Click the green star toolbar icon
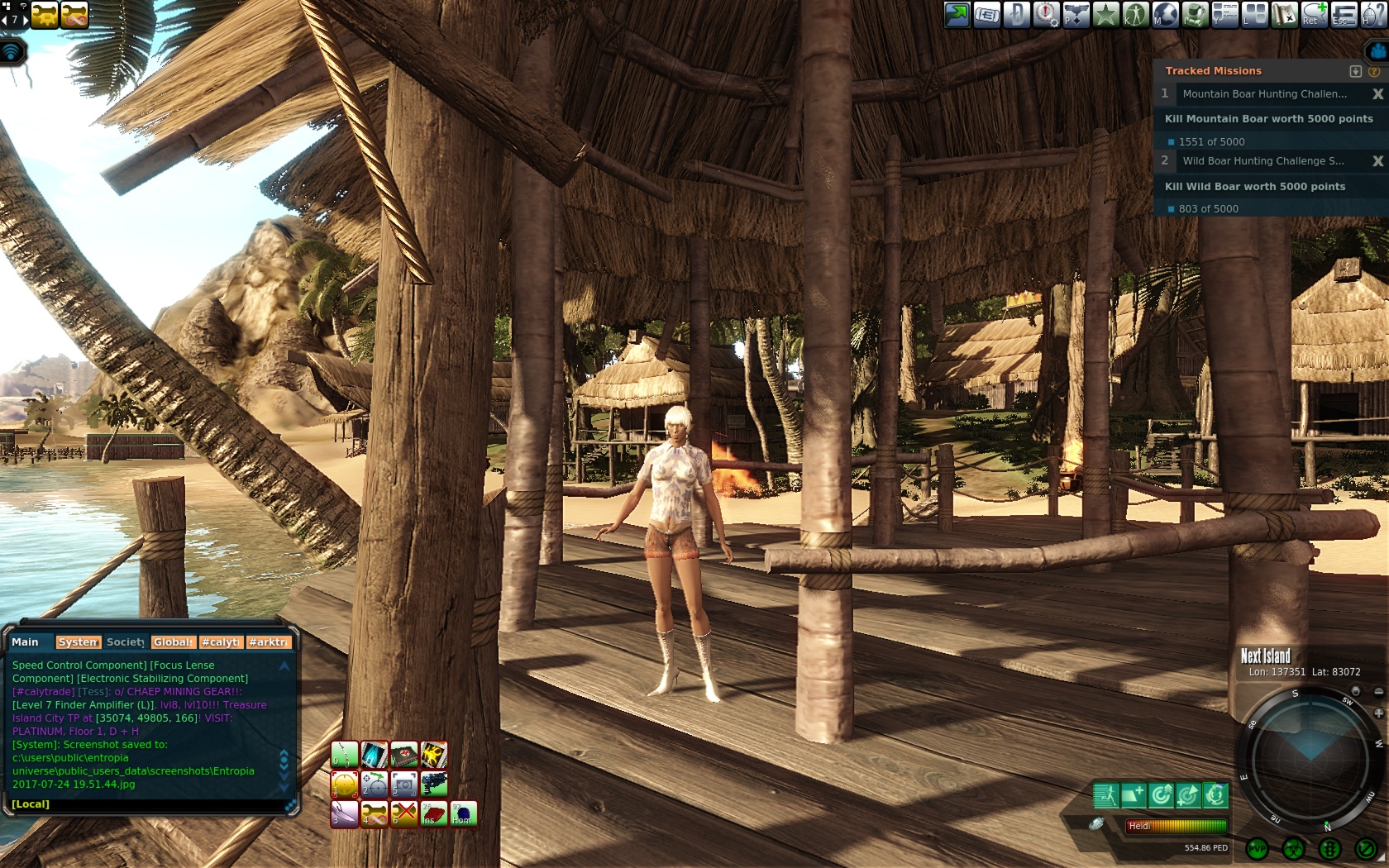 point(1105,14)
